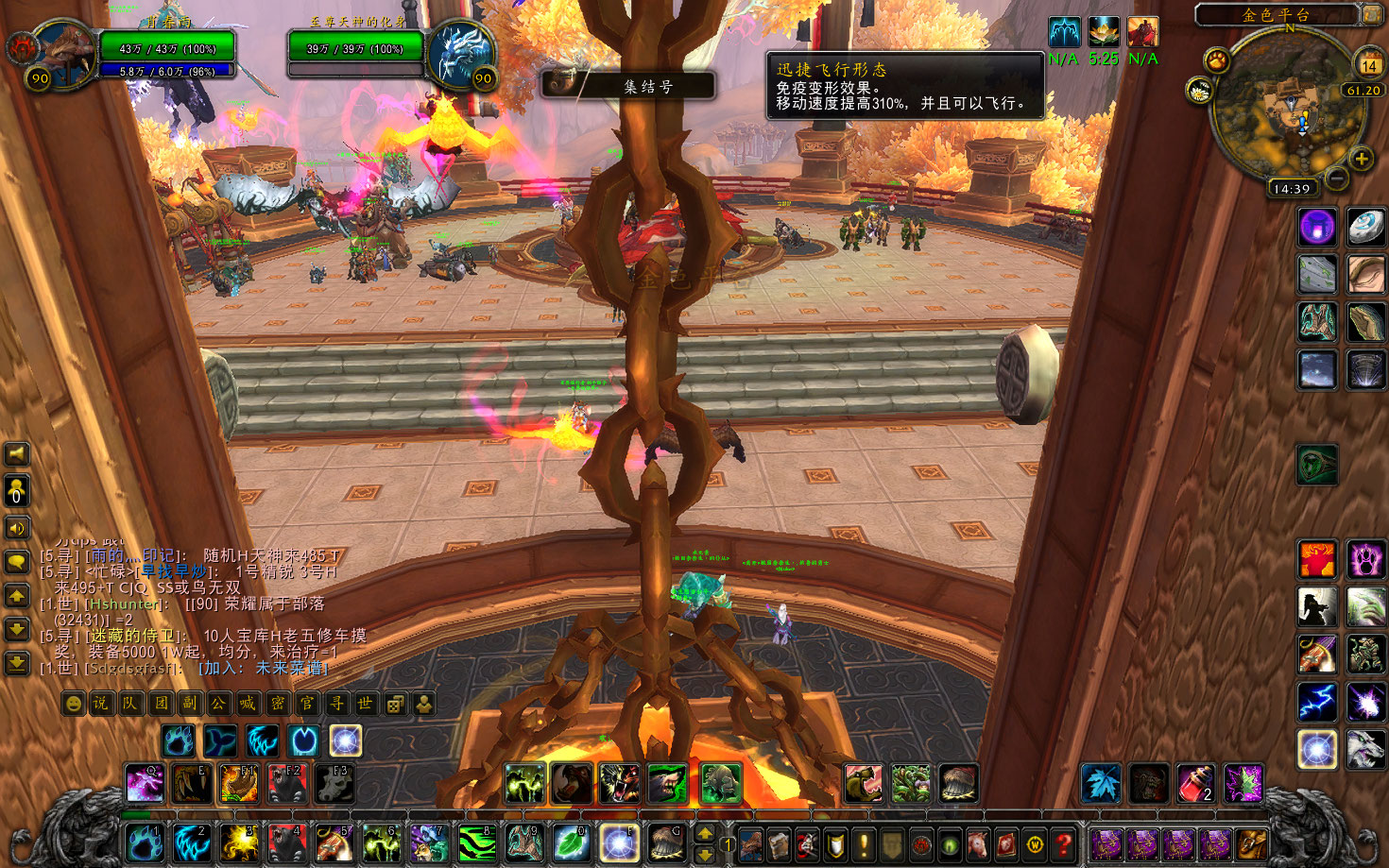Image resolution: width=1389 pixels, height=868 pixels.
Task: Select the 世 (world) chat channel button
Action: click(x=366, y=704)
